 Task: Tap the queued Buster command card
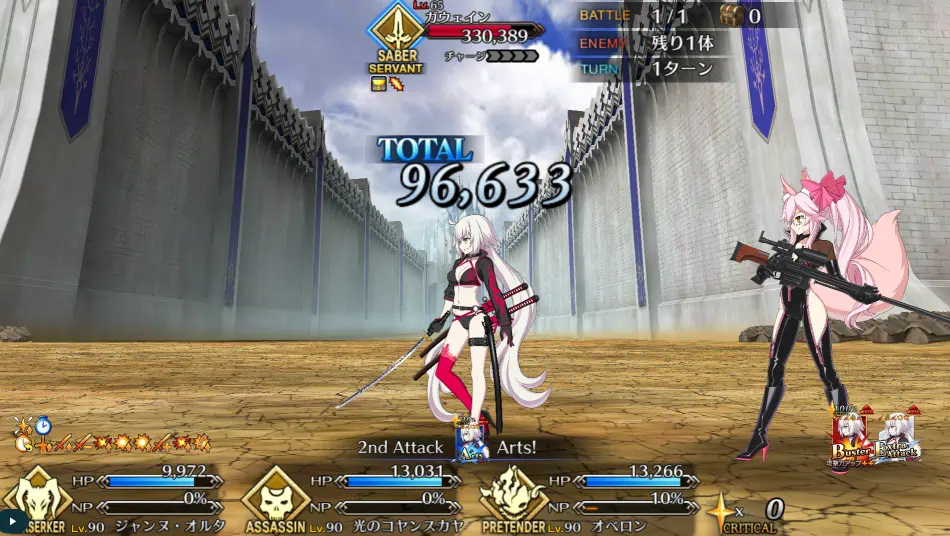pyautogui.click(x=851, y=440)
